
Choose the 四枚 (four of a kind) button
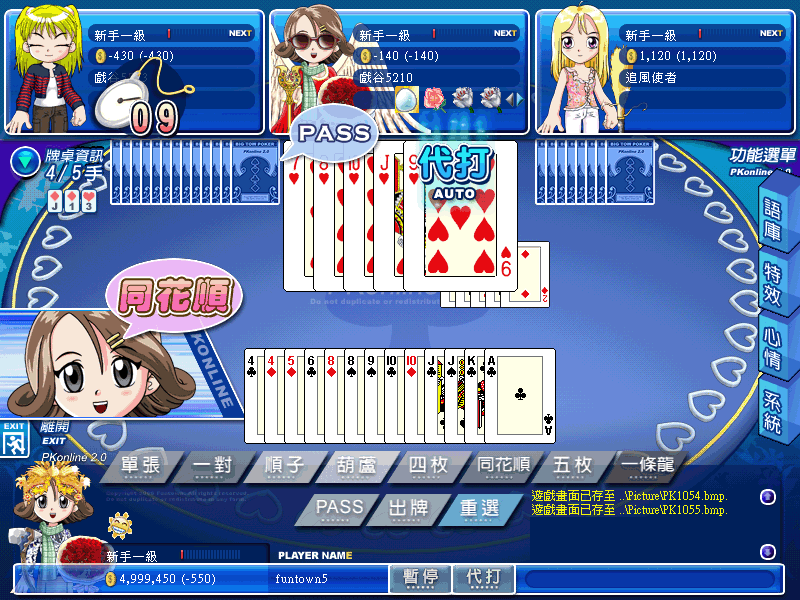point(432,467)
